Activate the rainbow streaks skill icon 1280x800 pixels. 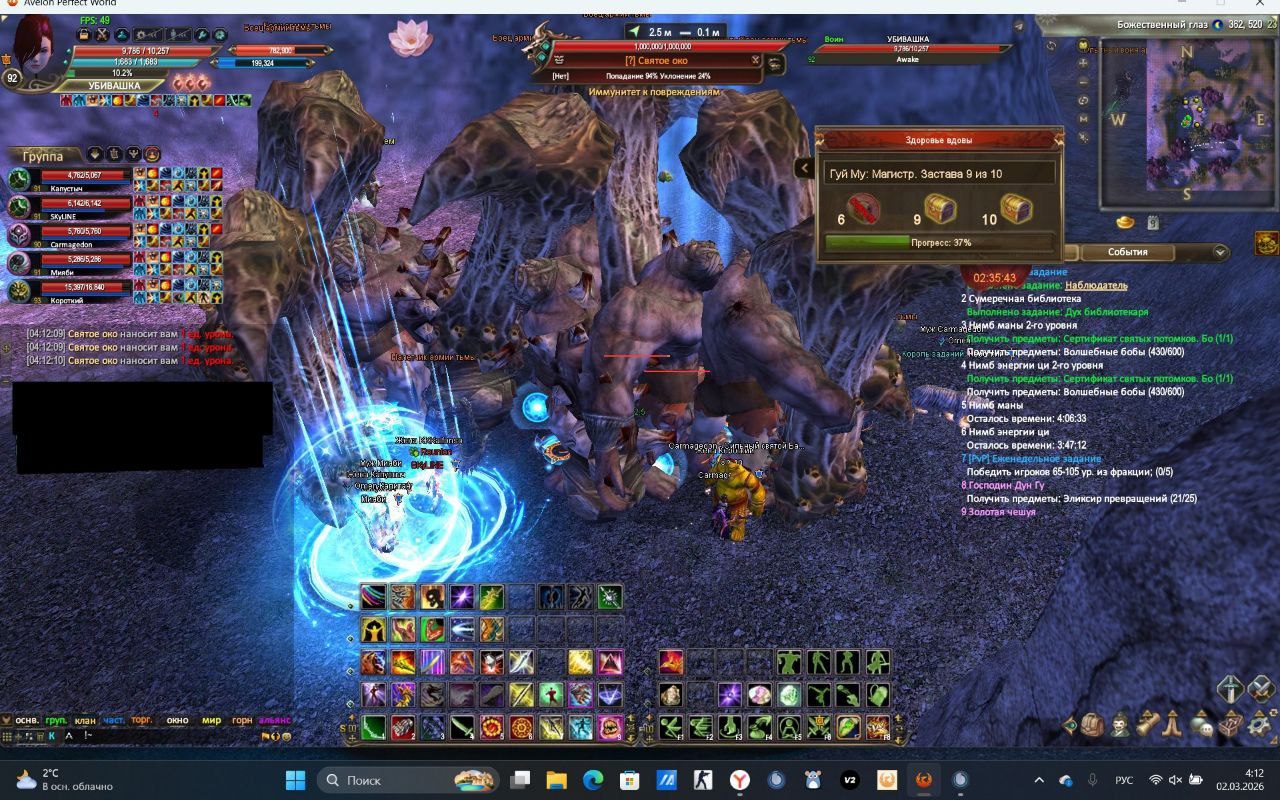[x=373, y=597]
